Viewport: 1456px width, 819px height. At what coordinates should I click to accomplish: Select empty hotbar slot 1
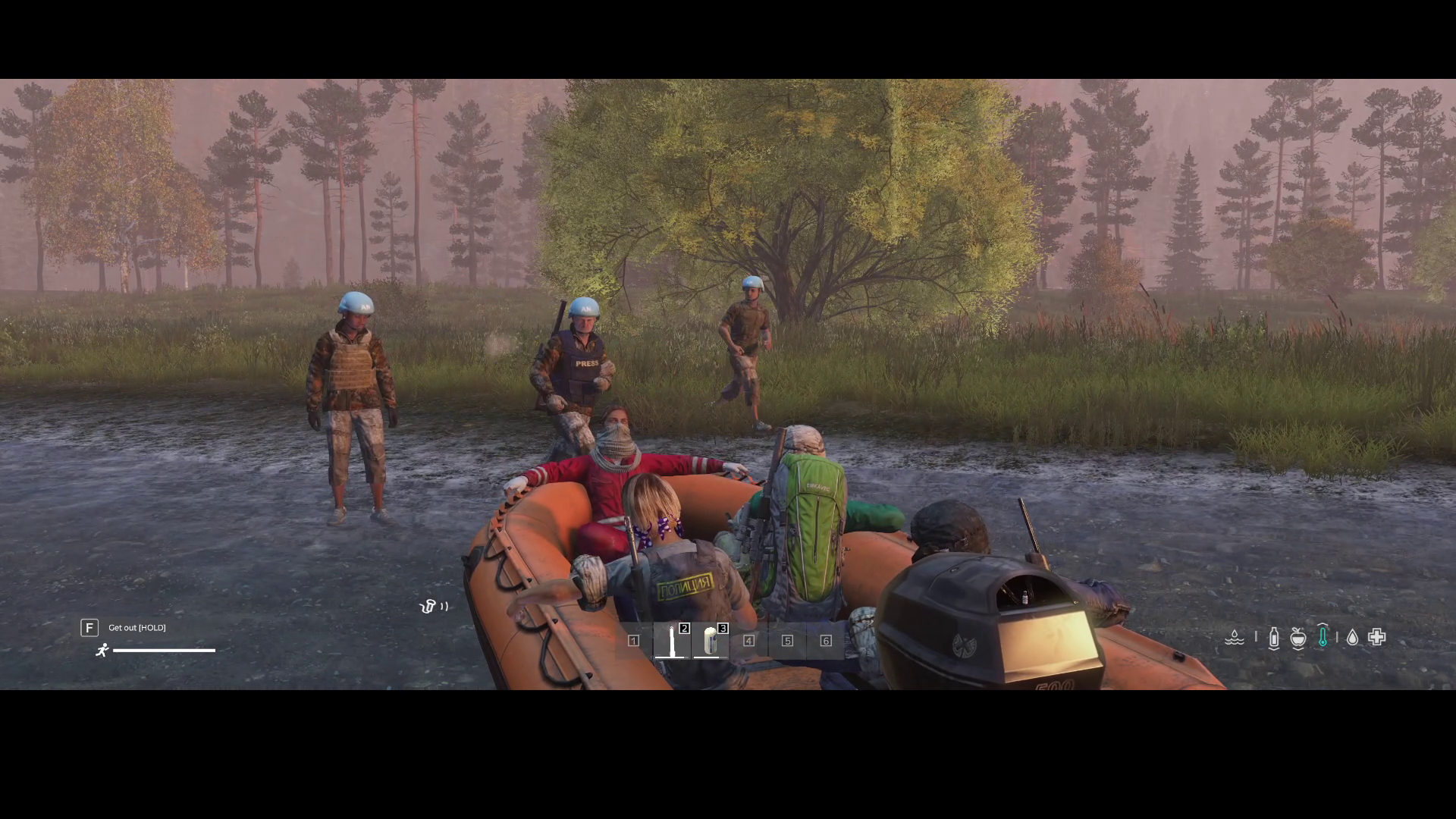(x=634, y=642)
